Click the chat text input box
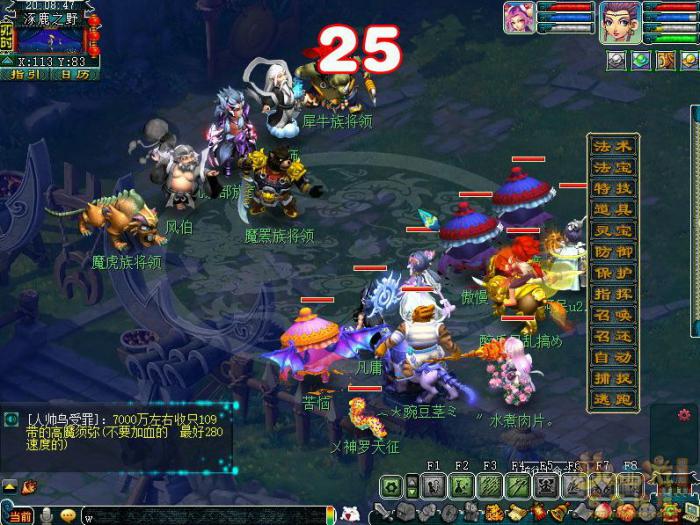 tap(200, 516)
